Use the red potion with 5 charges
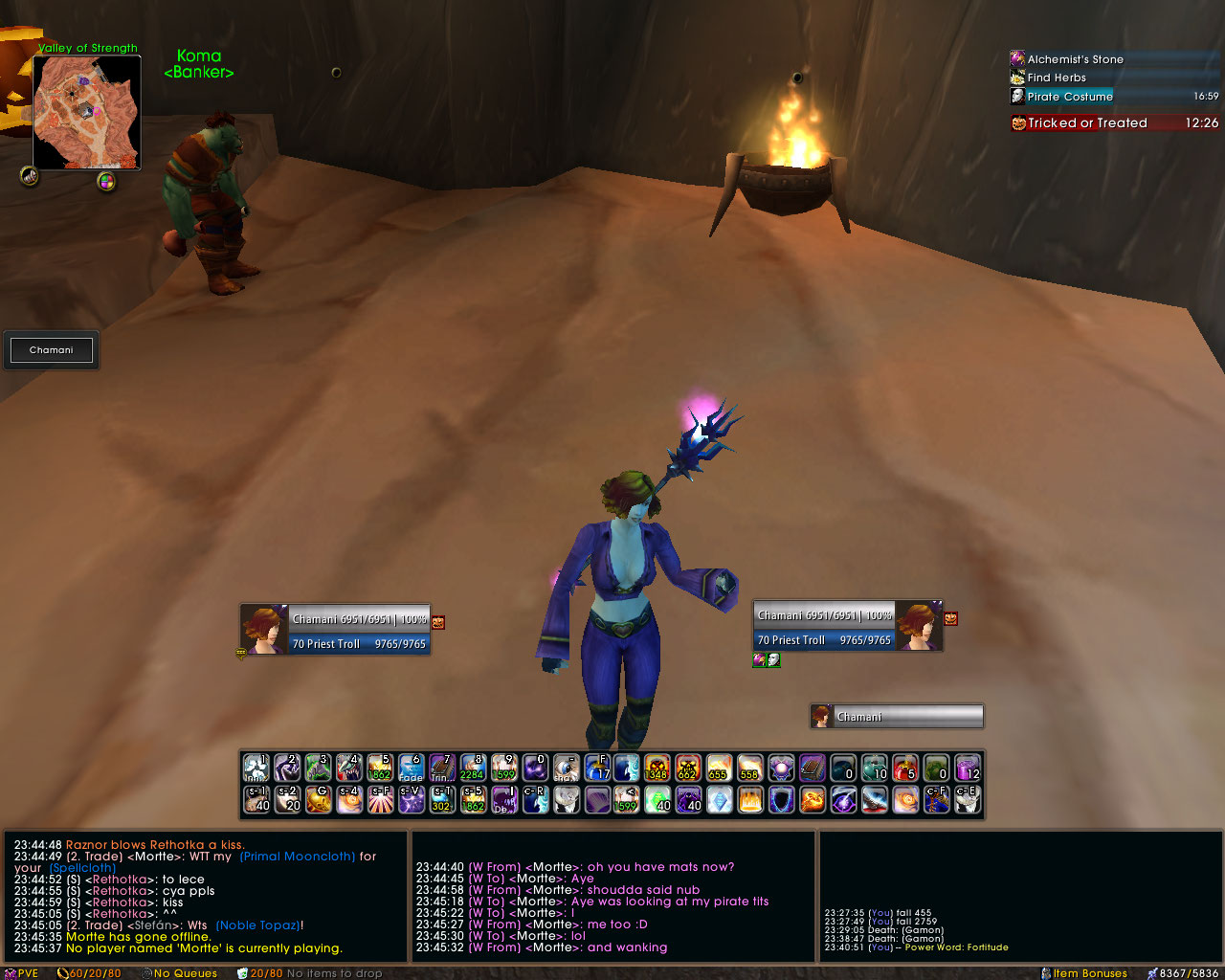1225x980 pixels. click(905, 768)
